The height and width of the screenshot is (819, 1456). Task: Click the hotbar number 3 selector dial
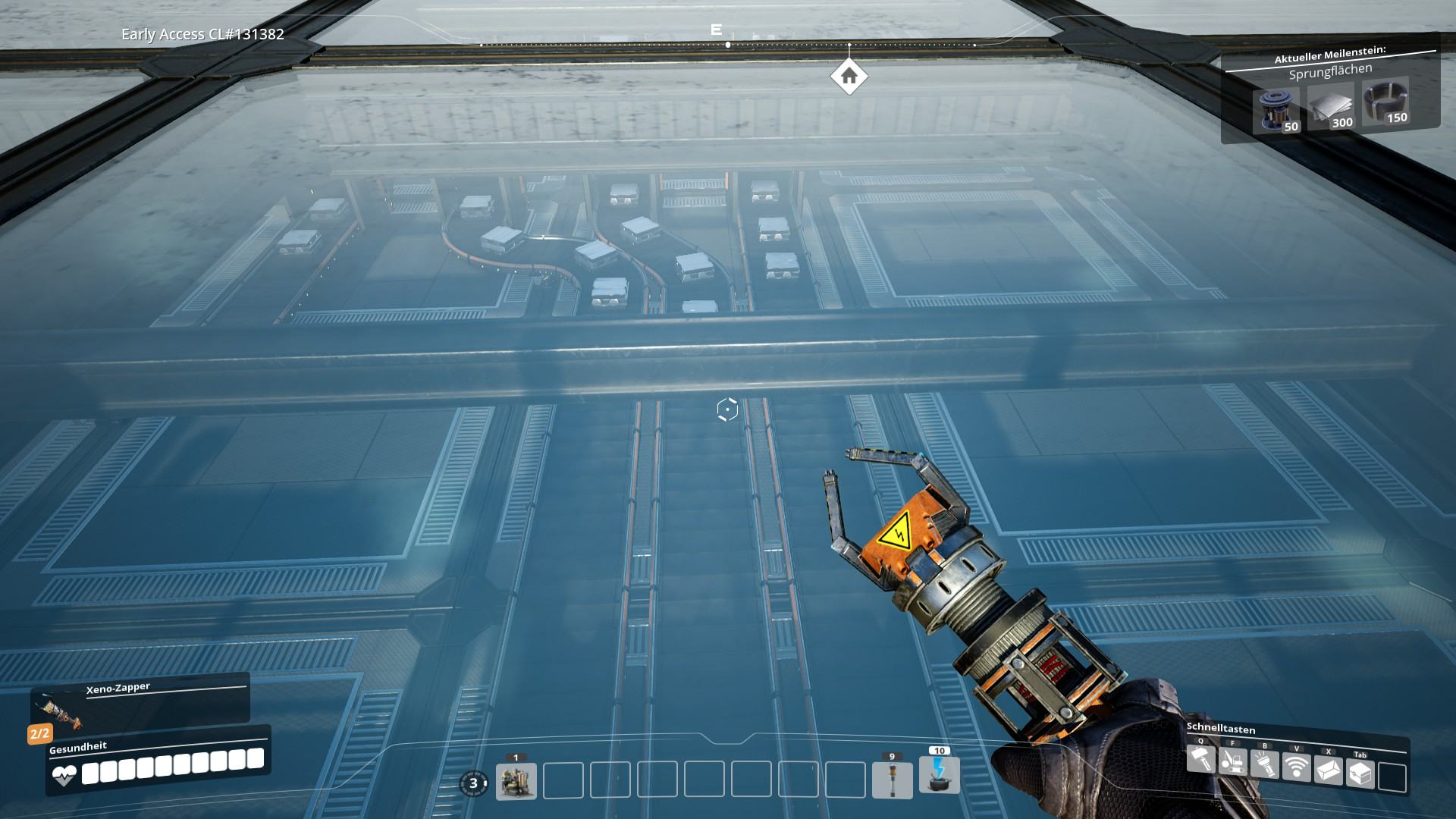[x=474, y=783]
